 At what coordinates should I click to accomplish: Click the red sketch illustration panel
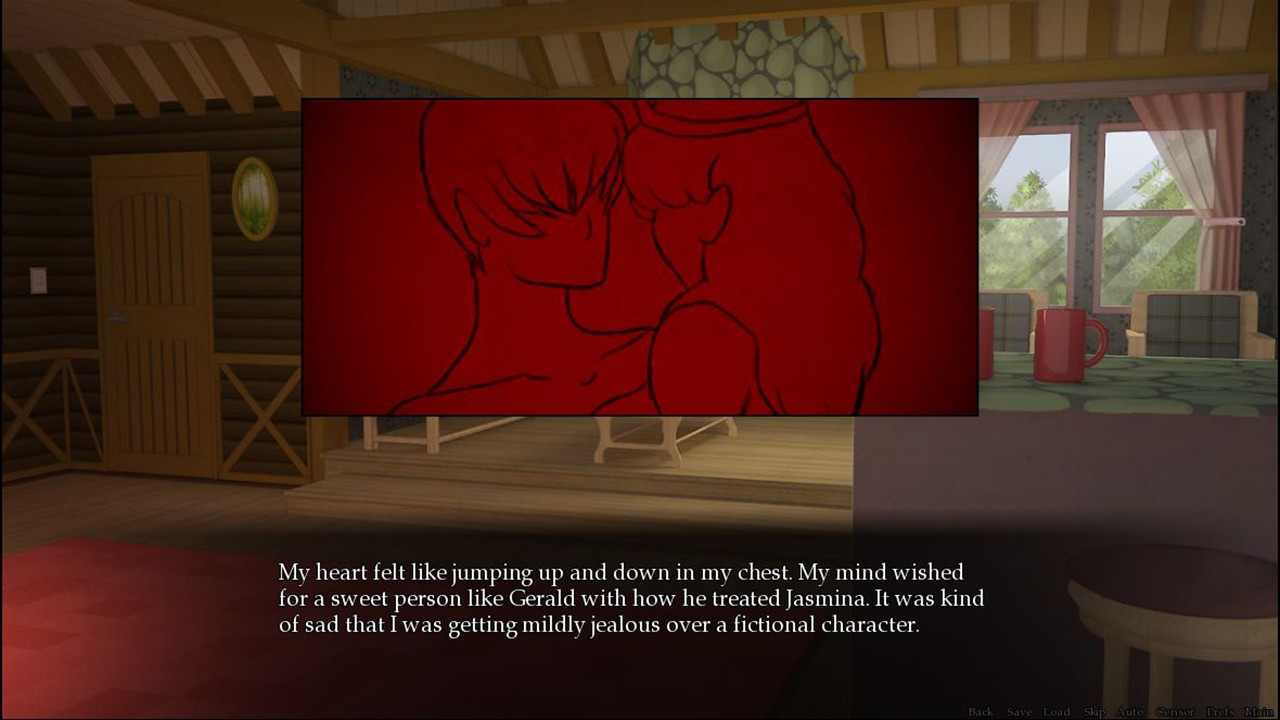coord(638,255)
